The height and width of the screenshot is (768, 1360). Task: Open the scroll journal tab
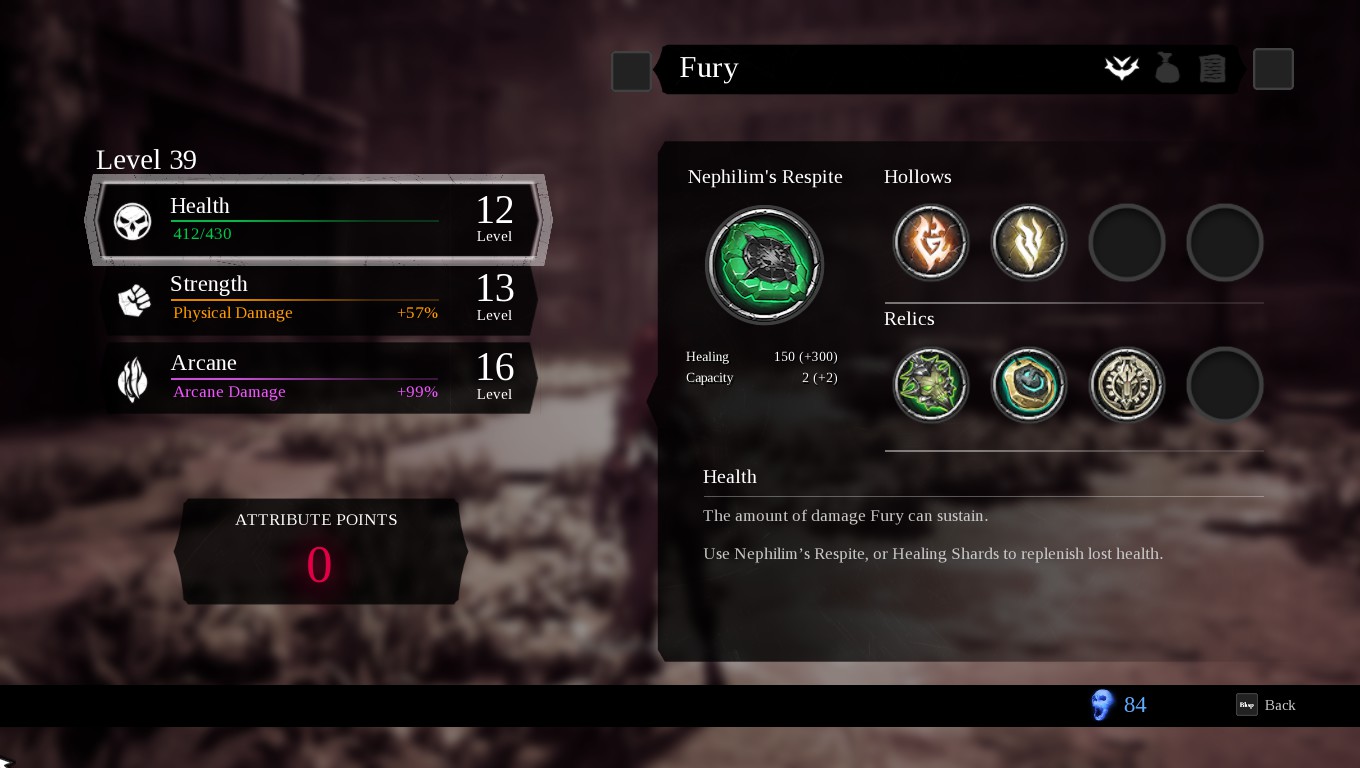[x=1212, y=68]
